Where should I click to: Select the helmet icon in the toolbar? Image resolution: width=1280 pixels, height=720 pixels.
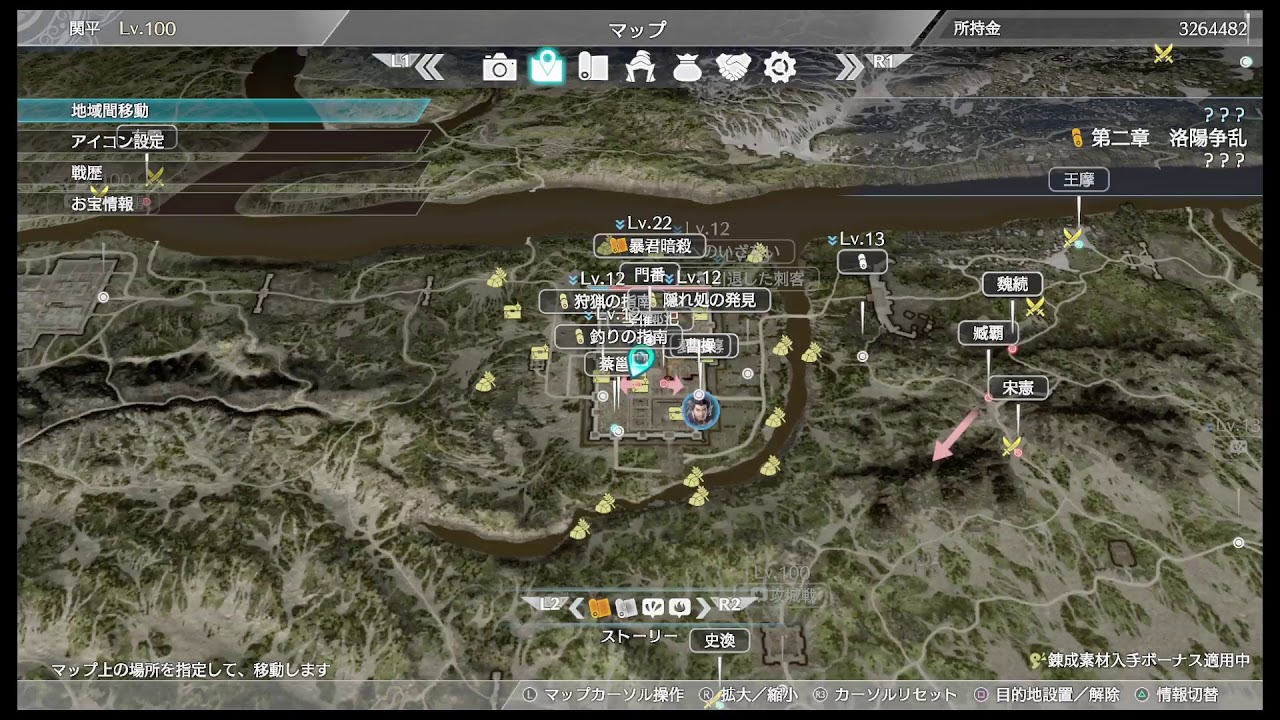tap(641, 68)
